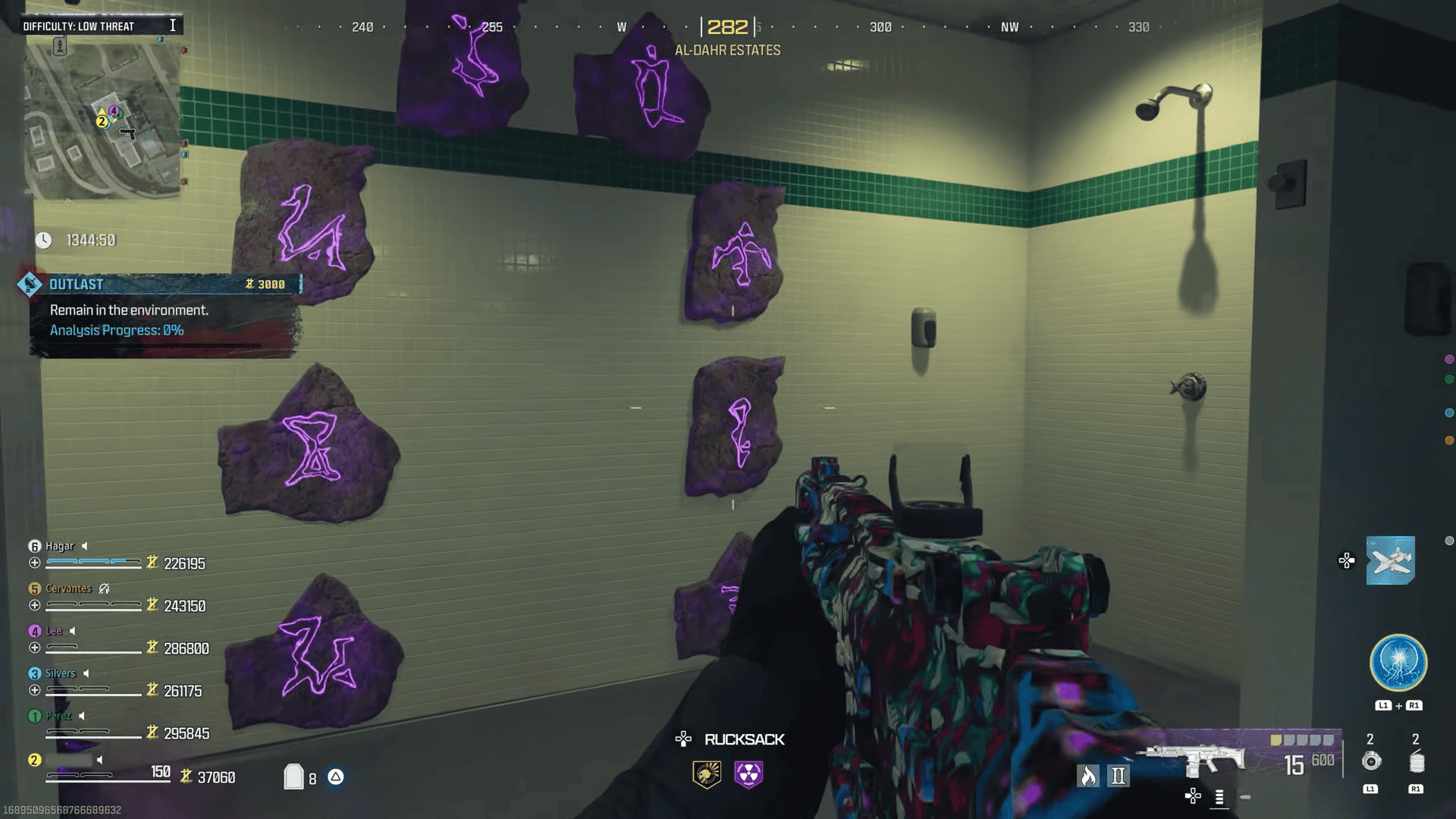Expand the plus circle next to Lee
This screenshot has height=819, width=1456.
pyautogui.click(x=33, y=648)
